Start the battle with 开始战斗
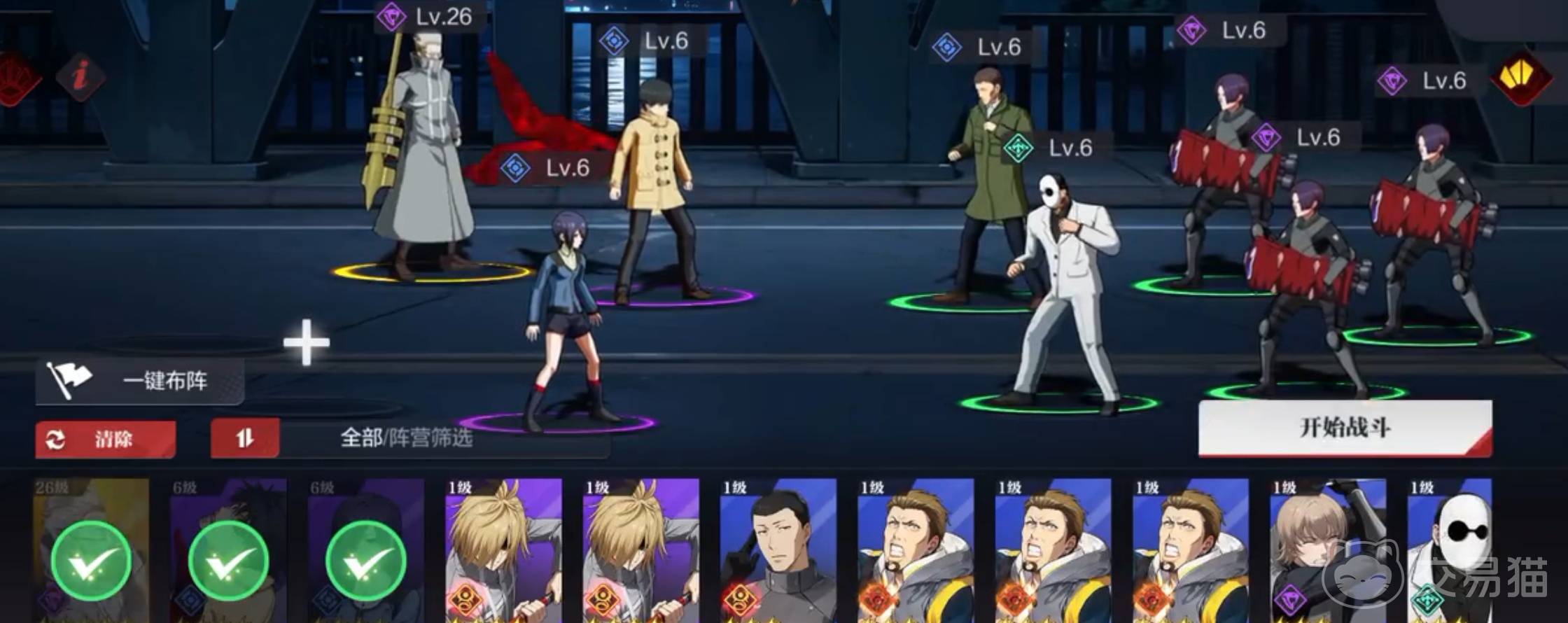The image size is (1568, 623). pos(1345,428)
